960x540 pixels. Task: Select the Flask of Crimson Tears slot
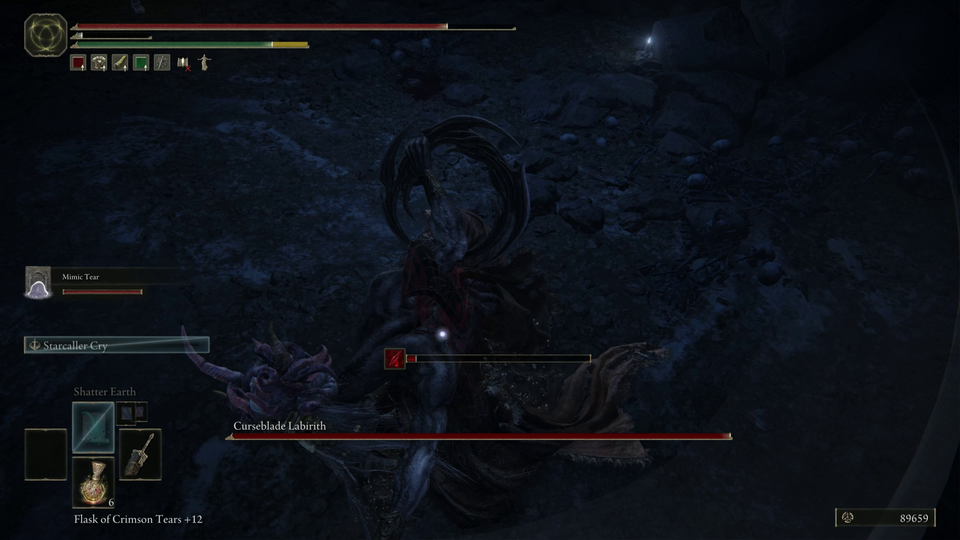coord(93,483)
